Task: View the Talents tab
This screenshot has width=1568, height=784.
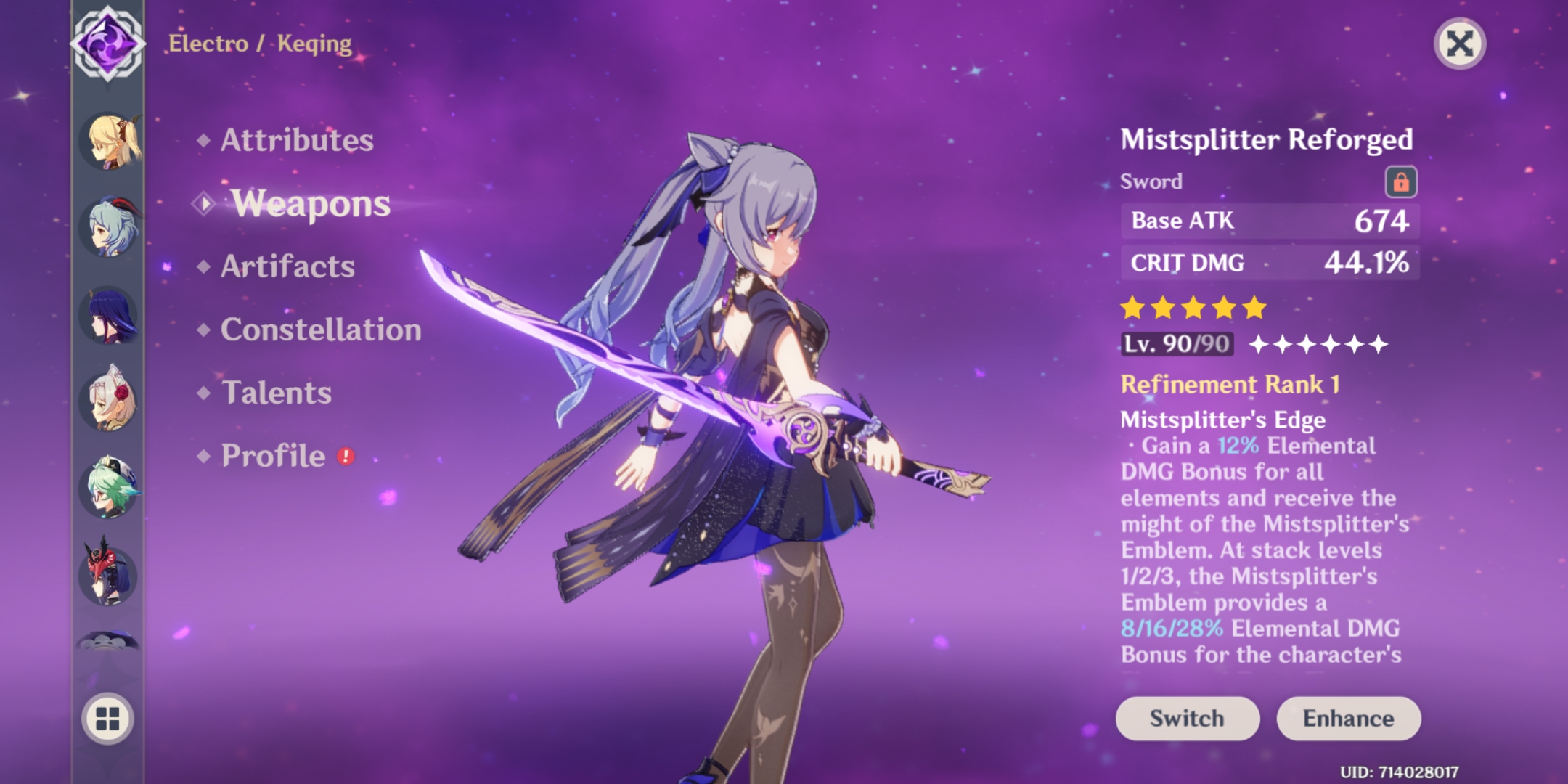Action: tap(276, 392)
